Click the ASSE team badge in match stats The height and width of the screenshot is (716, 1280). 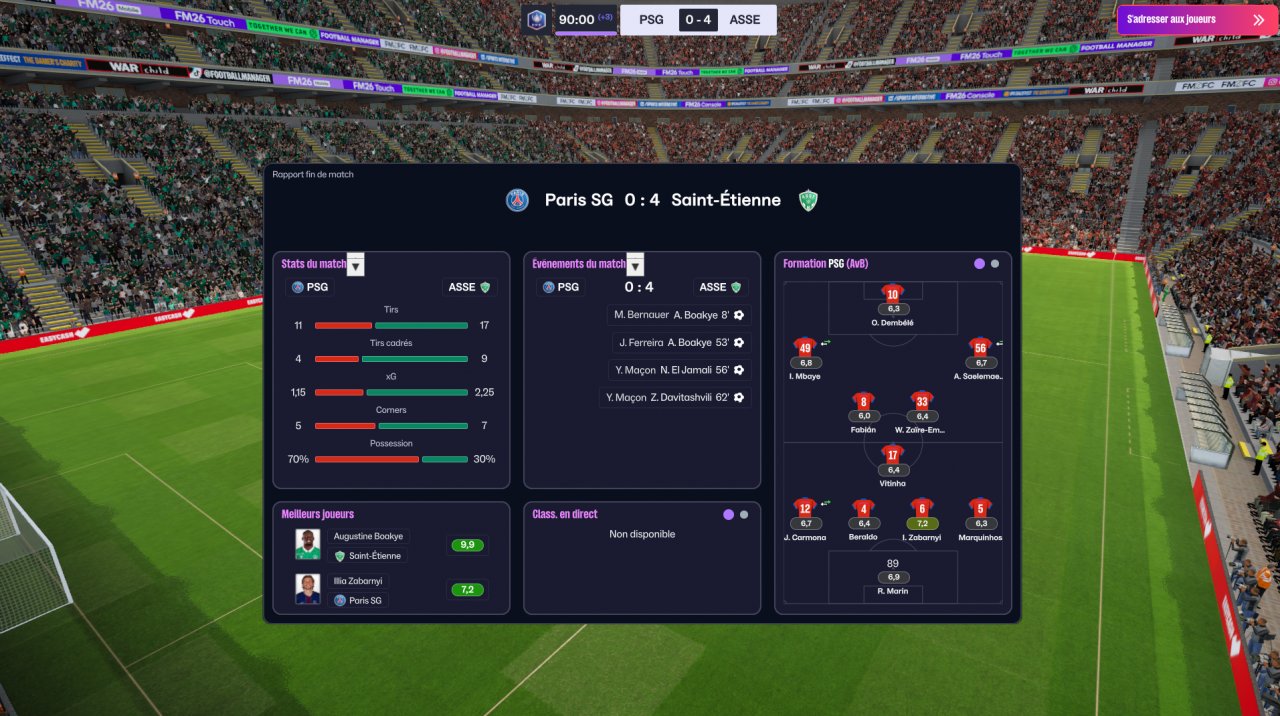pyautogui.click(x=470, y=287)
